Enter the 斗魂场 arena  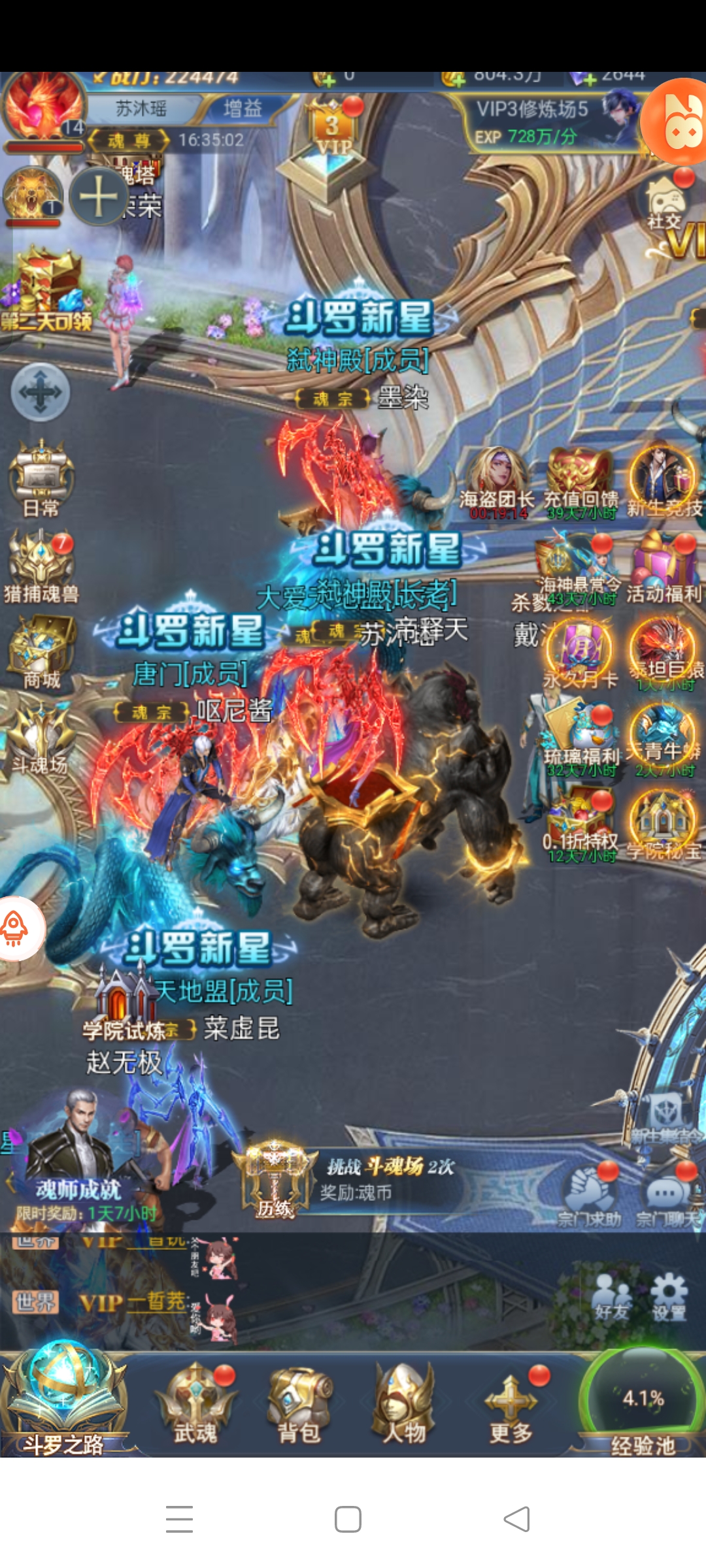tap(41, 738)
